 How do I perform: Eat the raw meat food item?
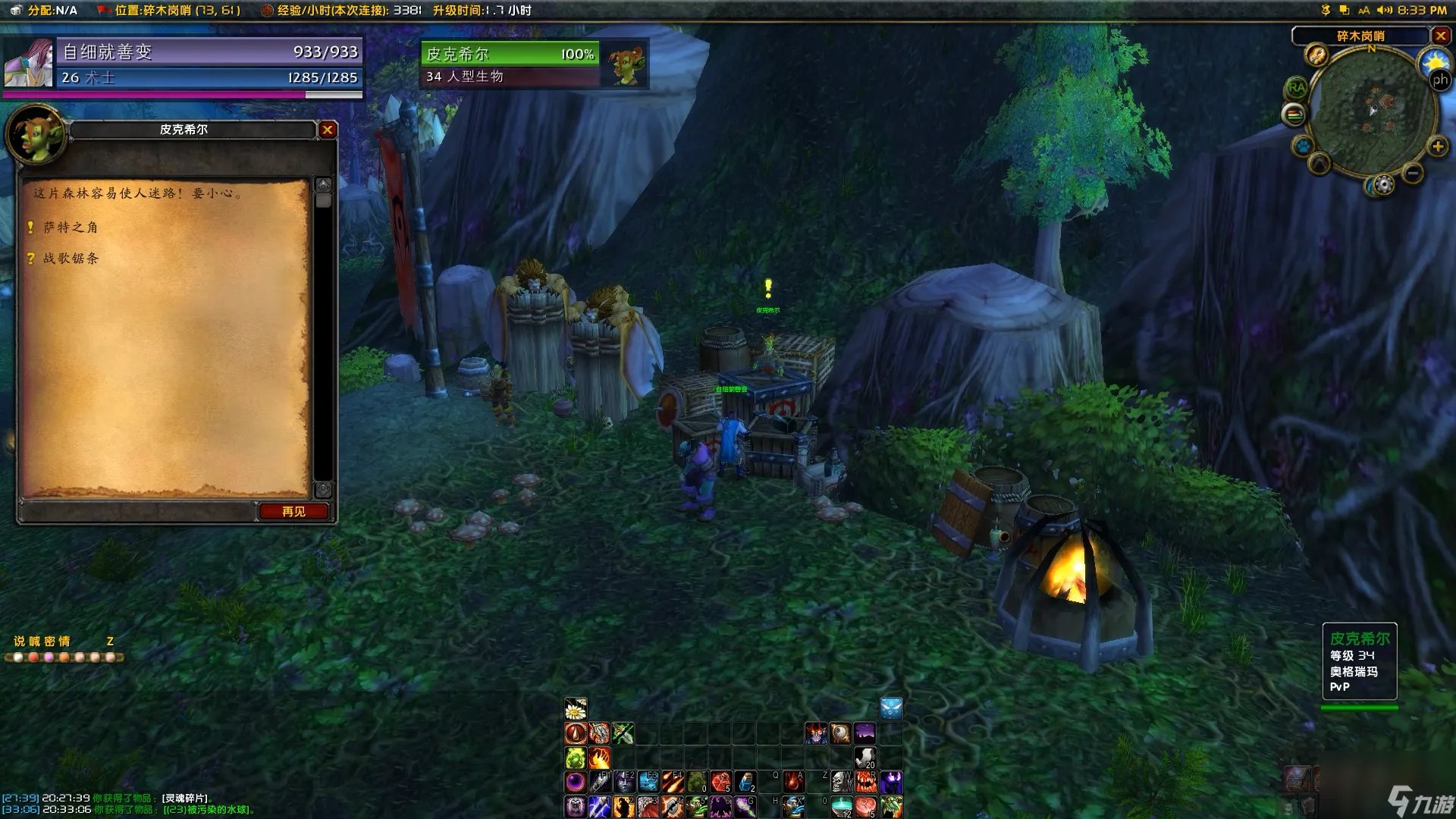tap(865, 806)
